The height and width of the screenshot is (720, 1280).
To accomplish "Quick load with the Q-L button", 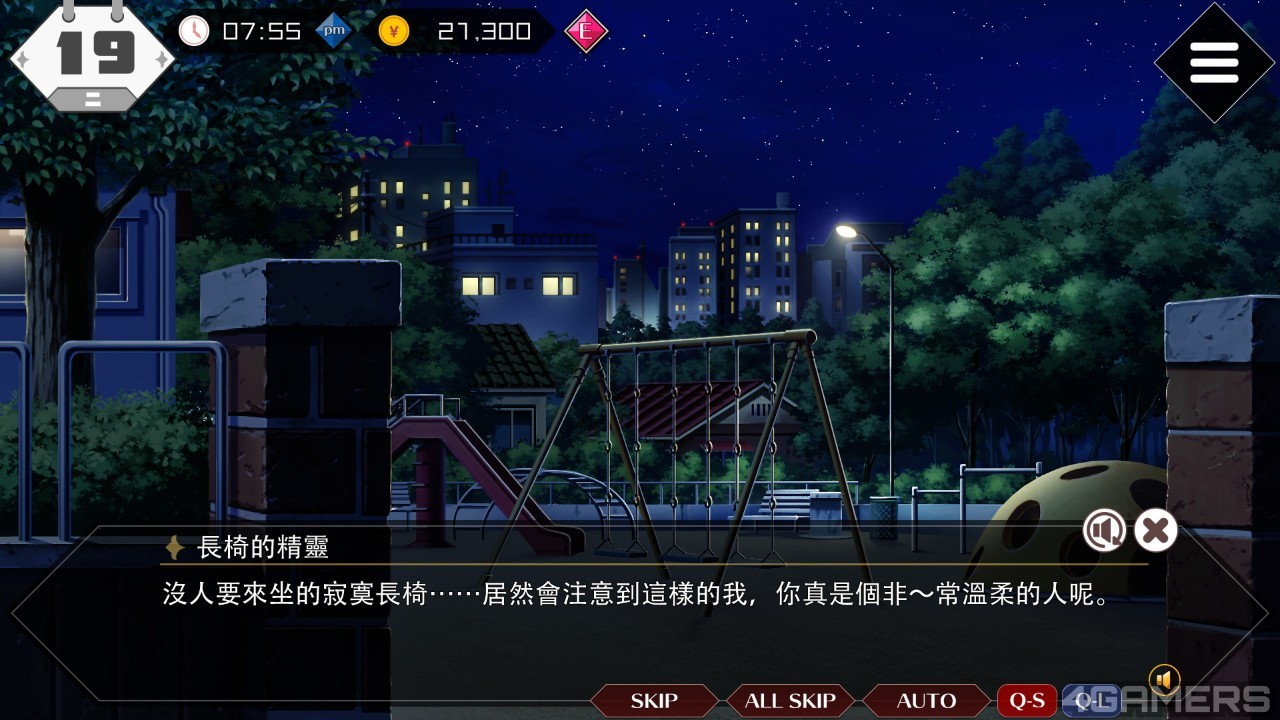I will [1090, 701].
